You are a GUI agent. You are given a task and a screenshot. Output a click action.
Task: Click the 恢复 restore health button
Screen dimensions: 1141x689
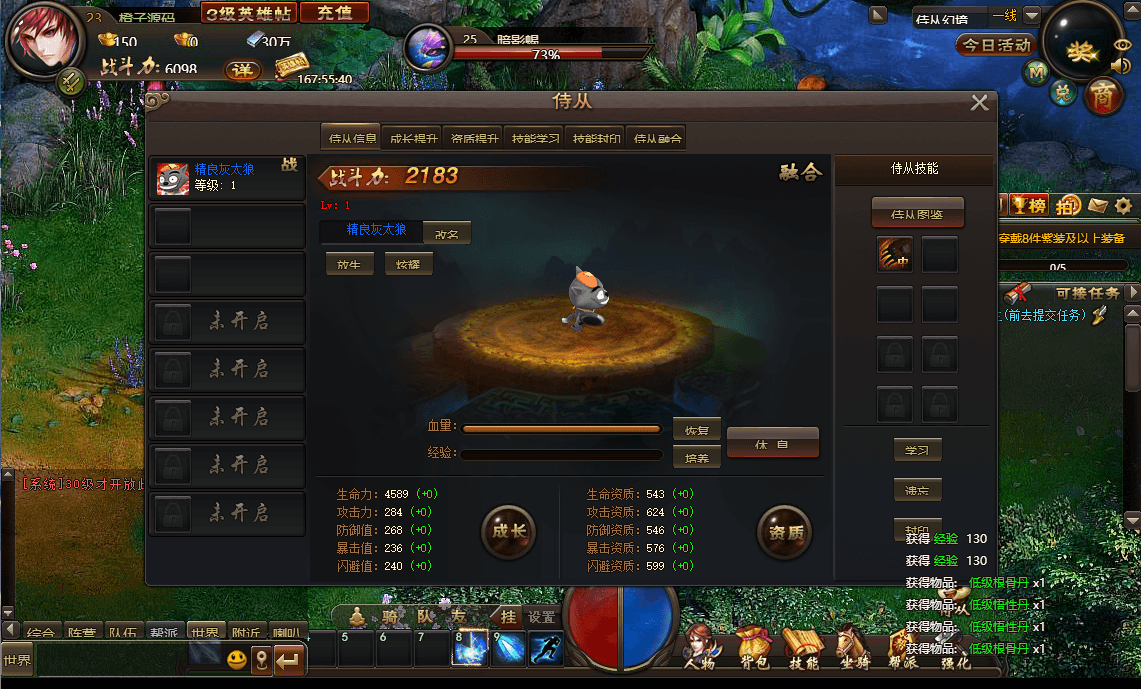coord(697,430)
